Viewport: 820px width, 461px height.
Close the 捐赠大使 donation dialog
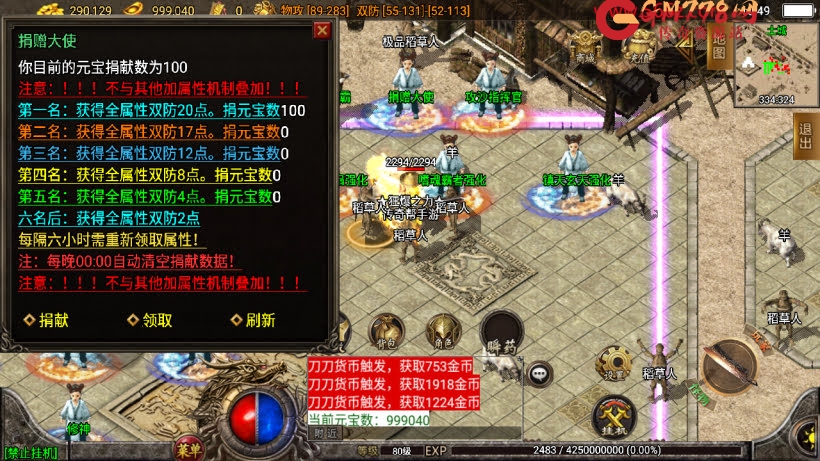click(x=322, y=30)
